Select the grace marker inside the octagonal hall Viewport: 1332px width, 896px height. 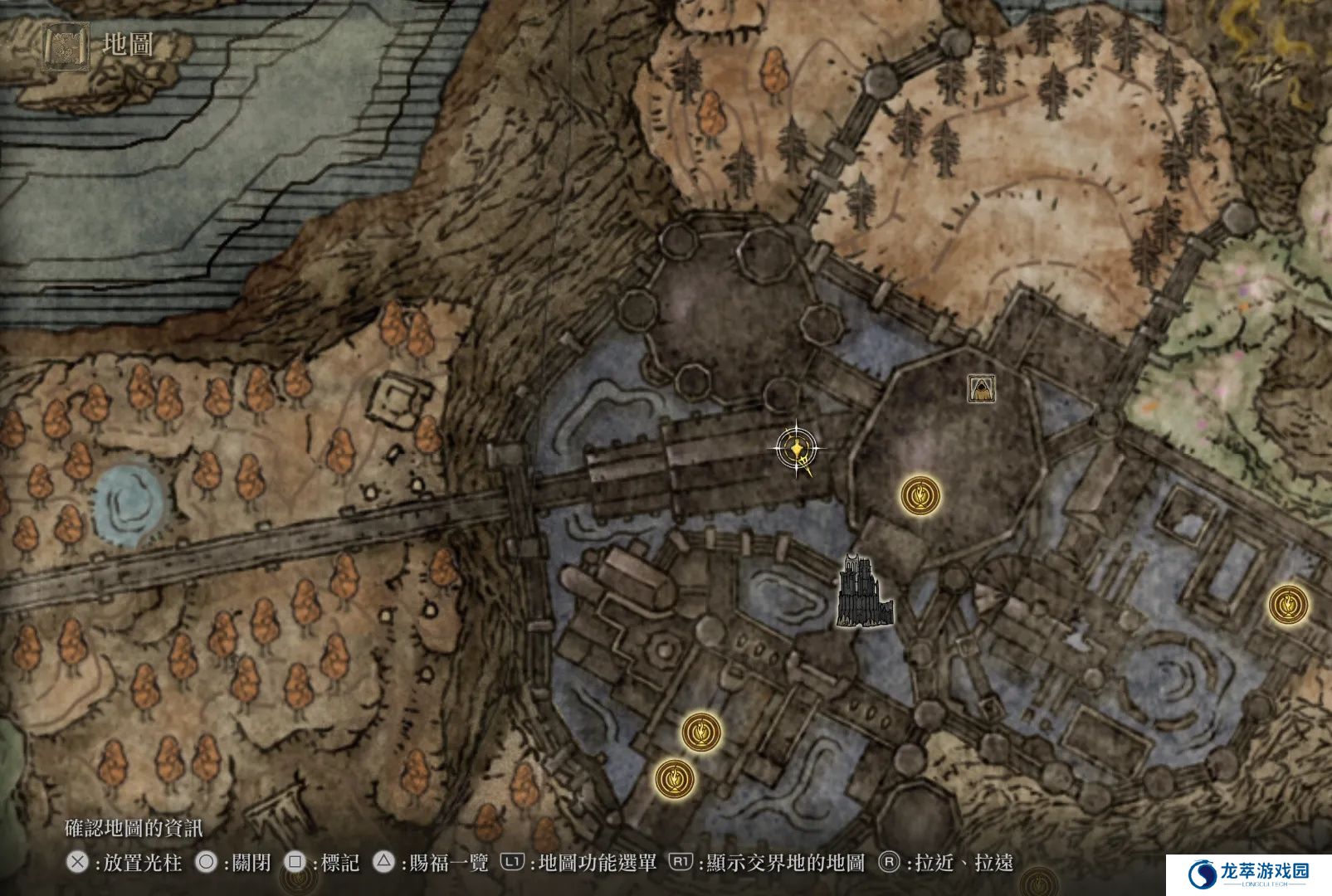click(920, 496)
